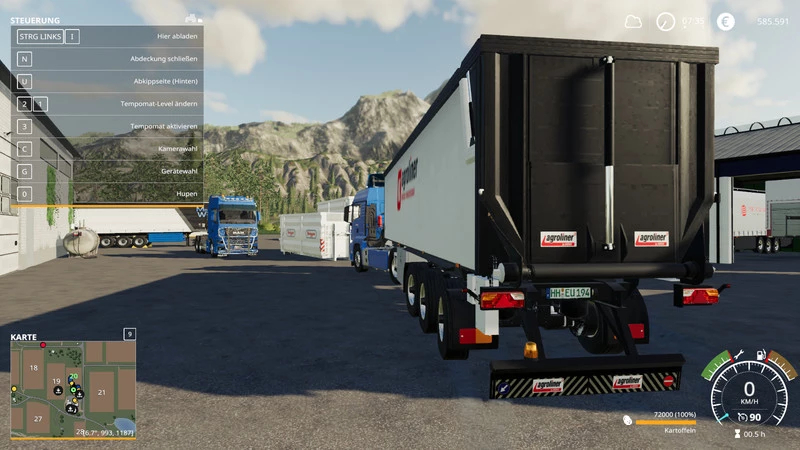Choose the "Kamerawahl" control row

(107, 149)
